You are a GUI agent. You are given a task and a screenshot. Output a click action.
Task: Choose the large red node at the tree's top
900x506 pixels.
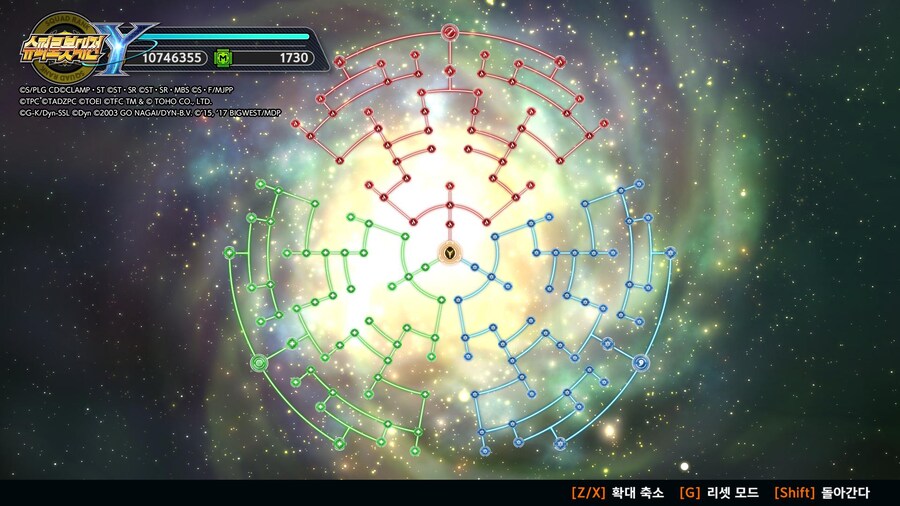click(450, 30)
